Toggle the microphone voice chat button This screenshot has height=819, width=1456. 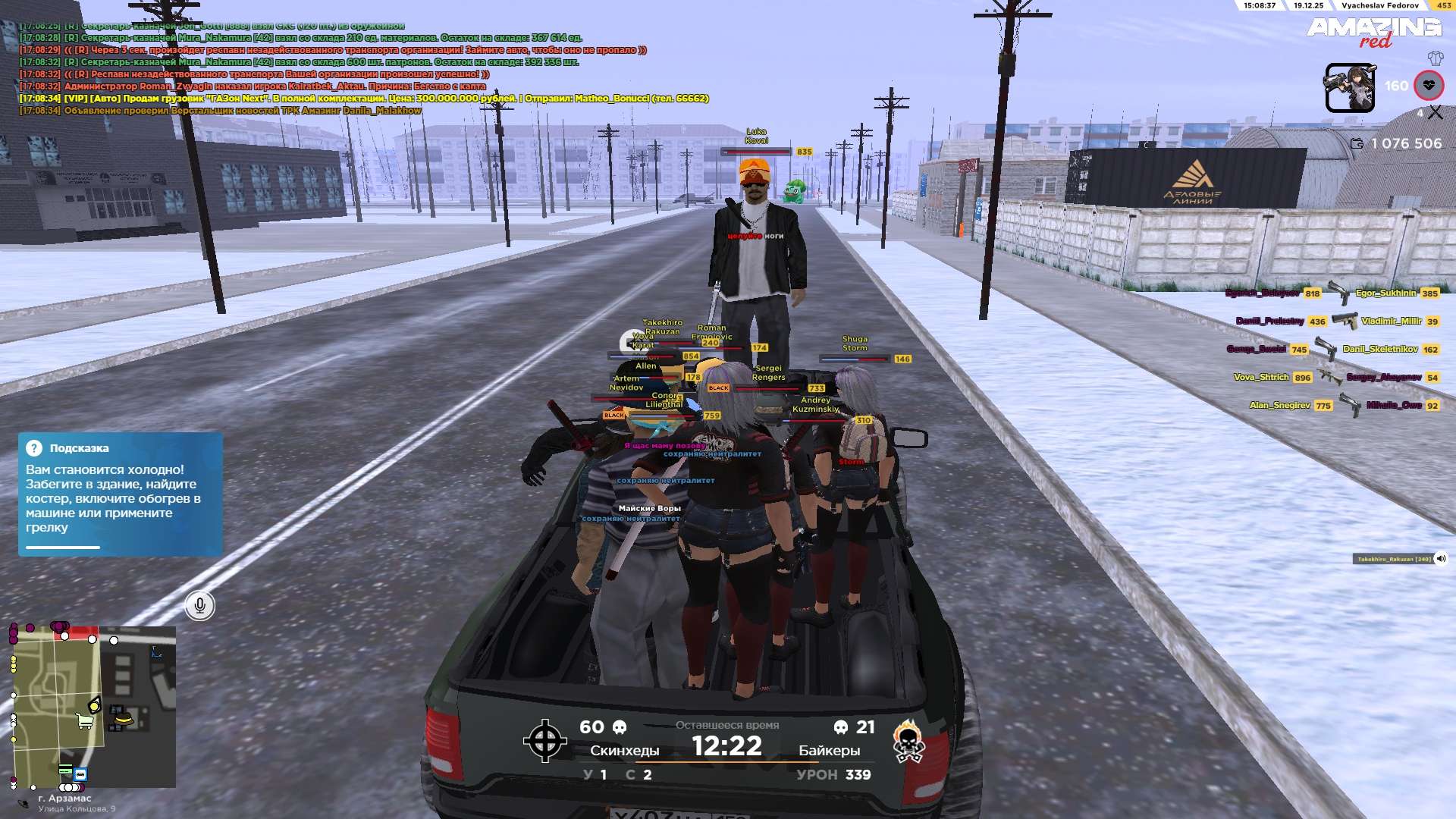click(x=199, y=605)
